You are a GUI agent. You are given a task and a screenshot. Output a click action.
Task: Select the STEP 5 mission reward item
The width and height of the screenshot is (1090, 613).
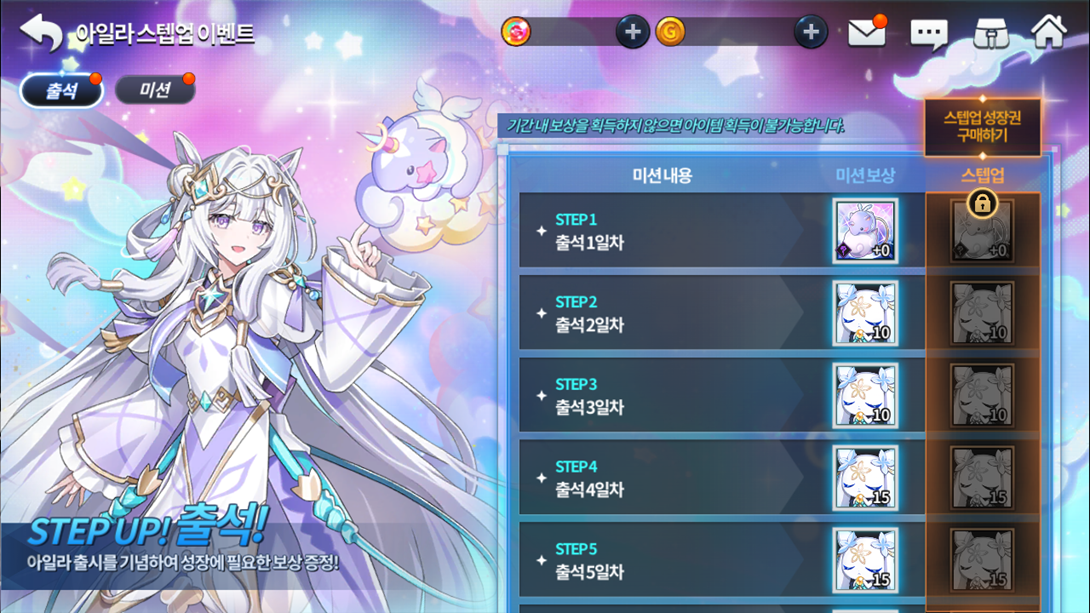(865, 558)
